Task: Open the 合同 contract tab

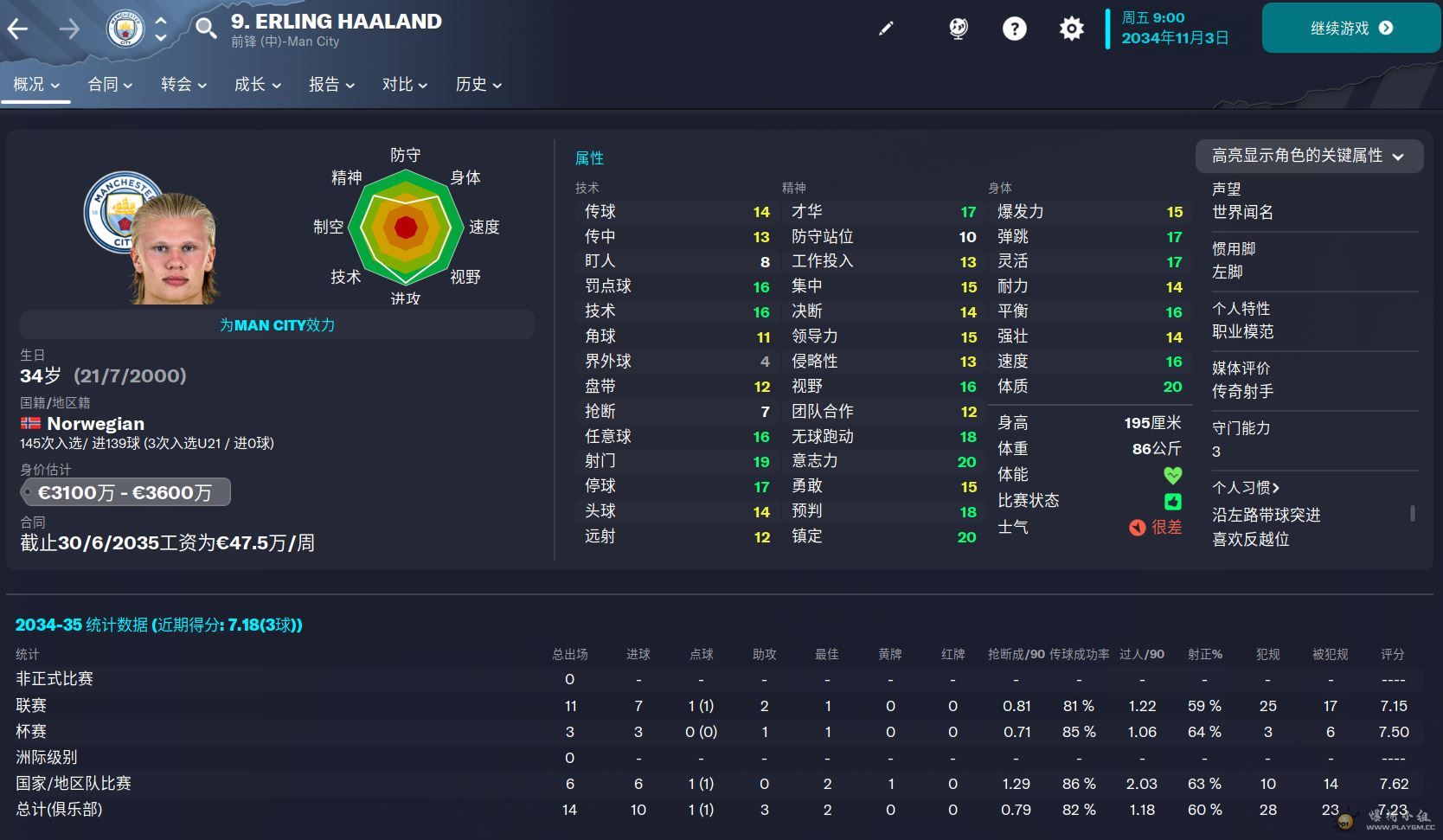Action: (x=110, y=85)
